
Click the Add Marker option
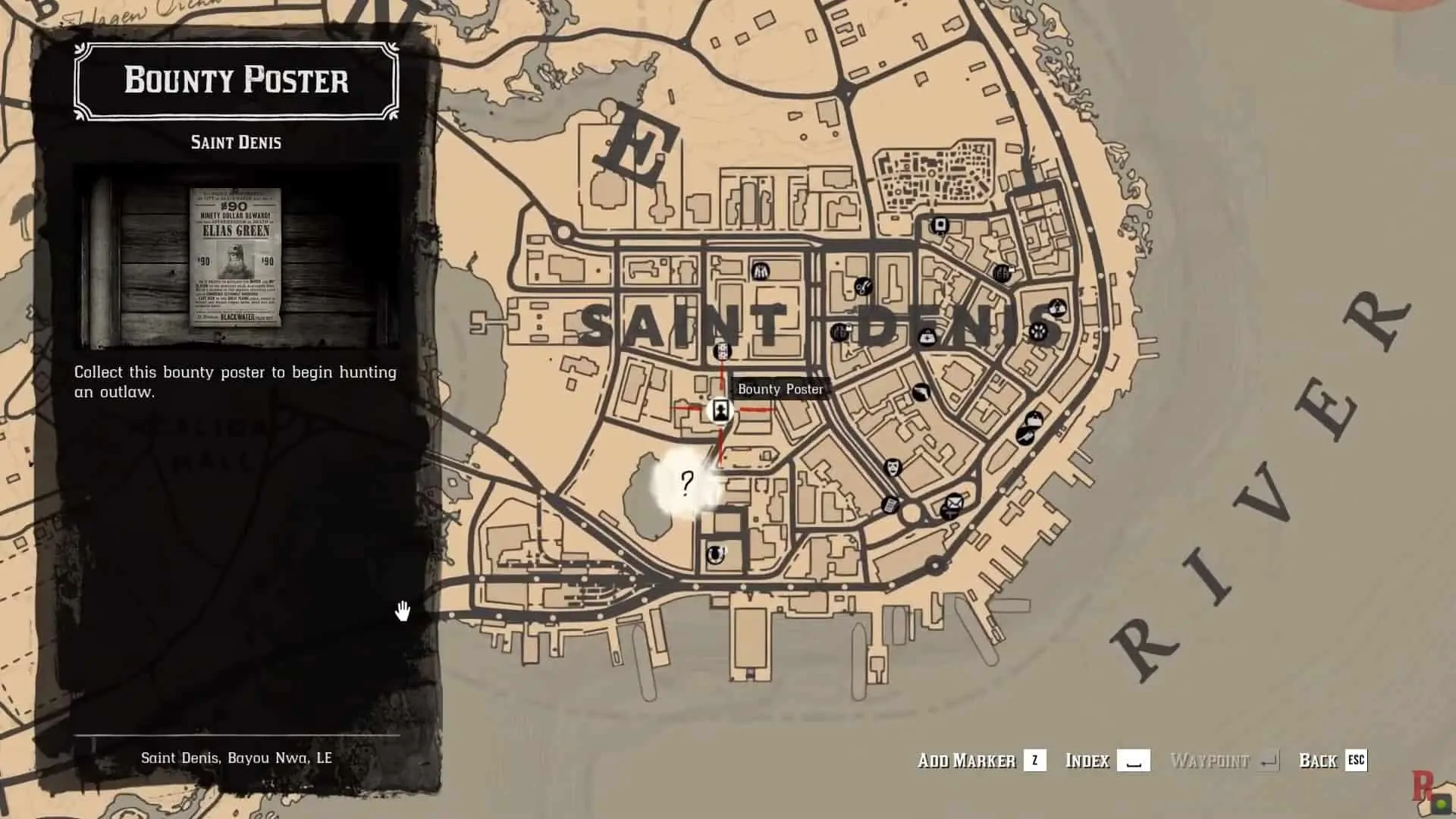981,761
